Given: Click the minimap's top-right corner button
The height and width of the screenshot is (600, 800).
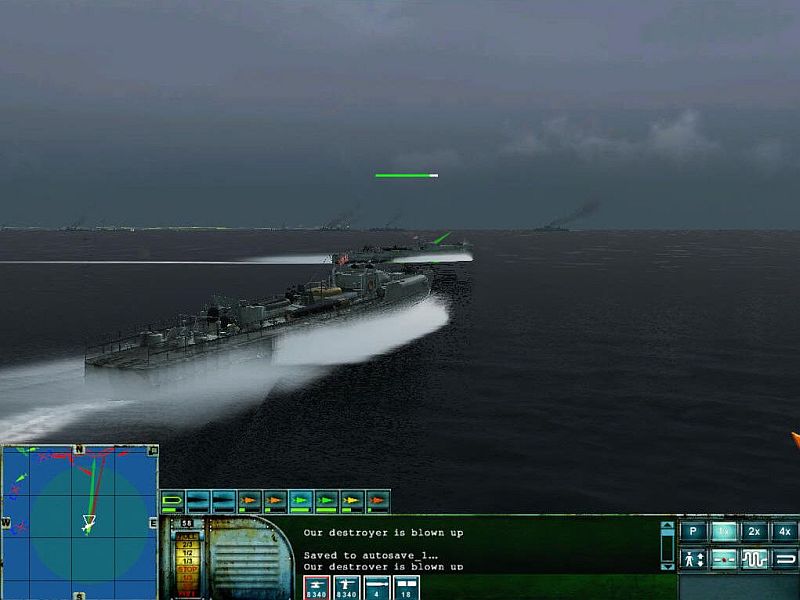Looking at the screenshot, I should point(153,450).
